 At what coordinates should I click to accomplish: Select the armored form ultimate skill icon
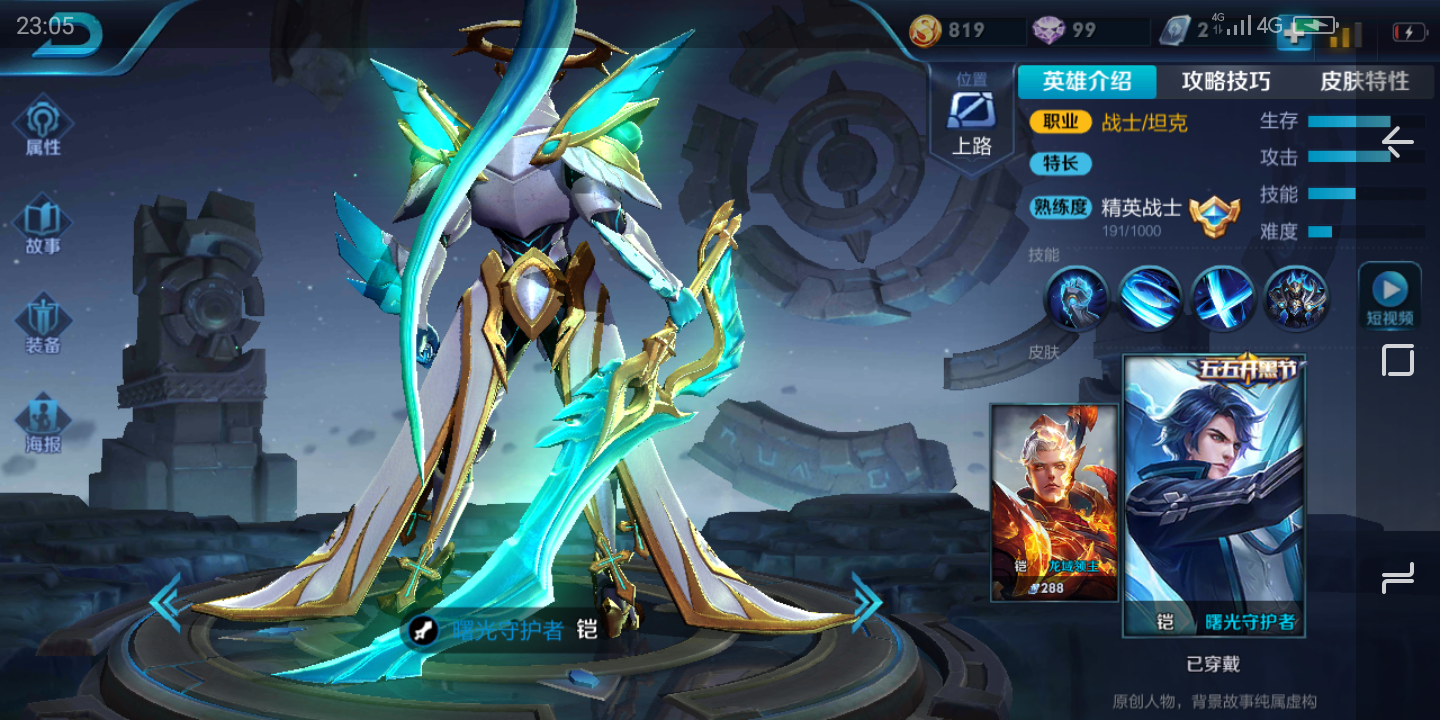click(1296, 298)
